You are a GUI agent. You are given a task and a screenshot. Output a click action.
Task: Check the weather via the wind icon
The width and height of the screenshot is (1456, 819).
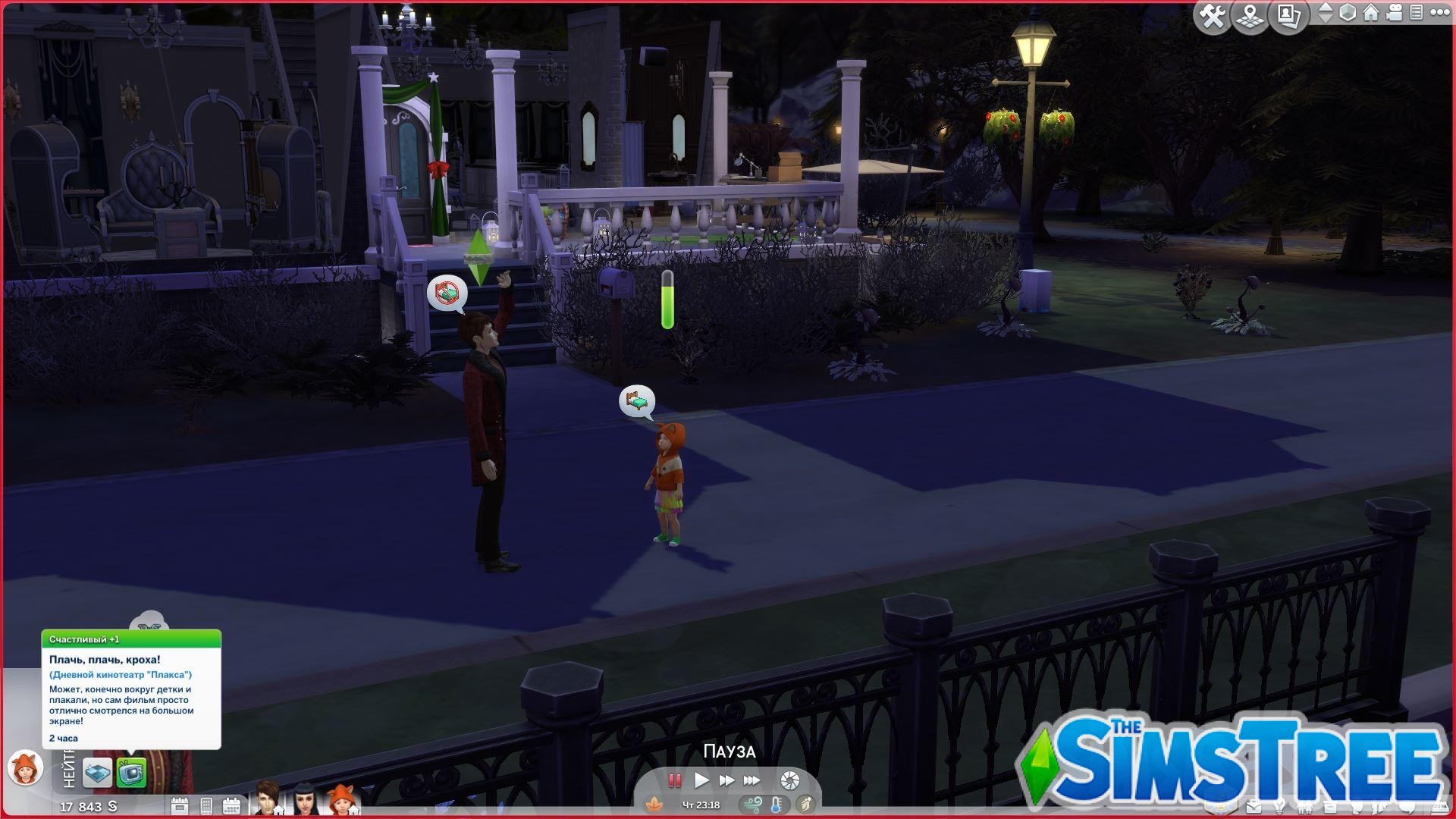click(752, 805)
